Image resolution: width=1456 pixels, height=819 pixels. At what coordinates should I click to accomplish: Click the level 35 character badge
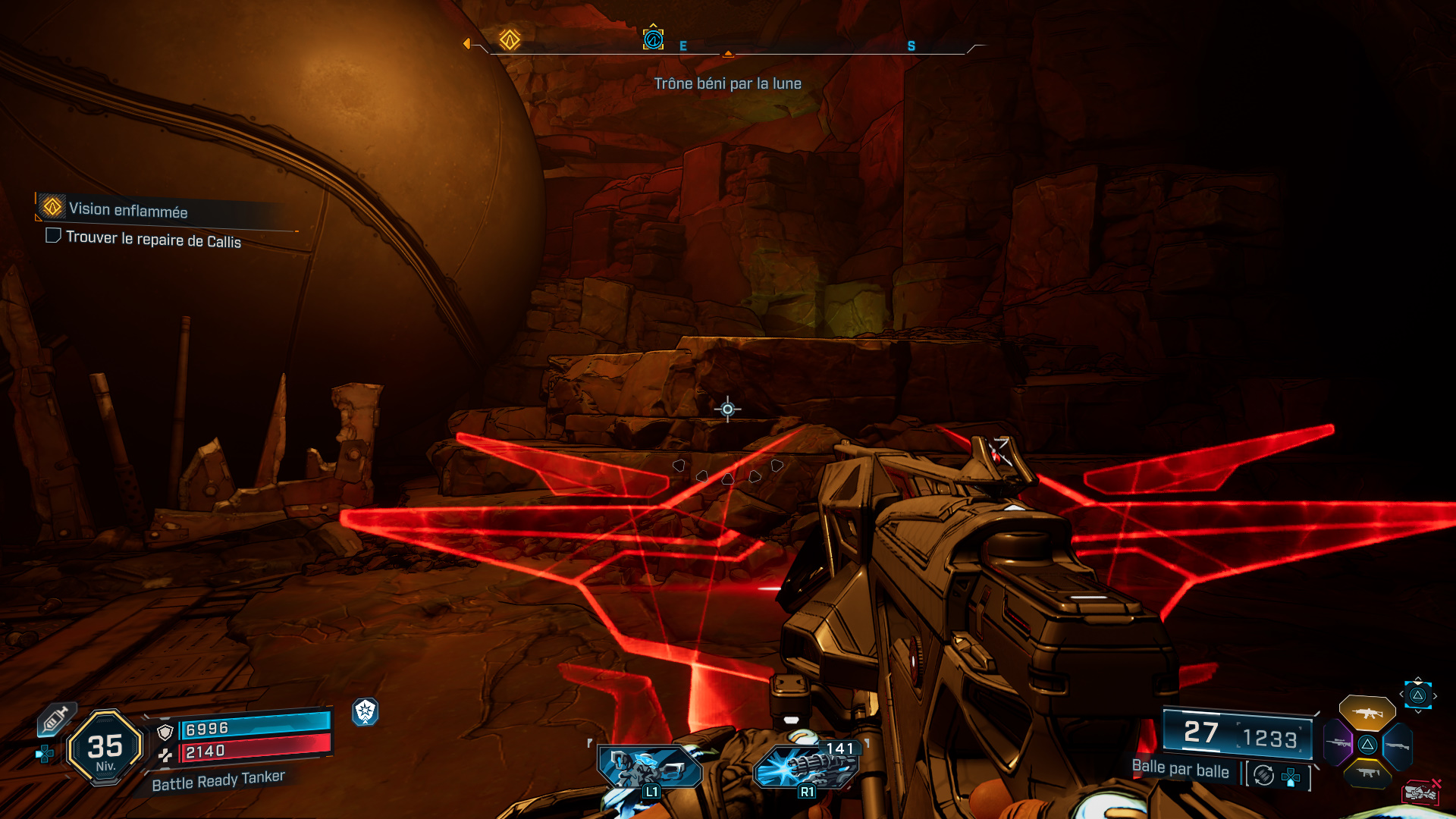pyautogui.click(x=105, y=748)
